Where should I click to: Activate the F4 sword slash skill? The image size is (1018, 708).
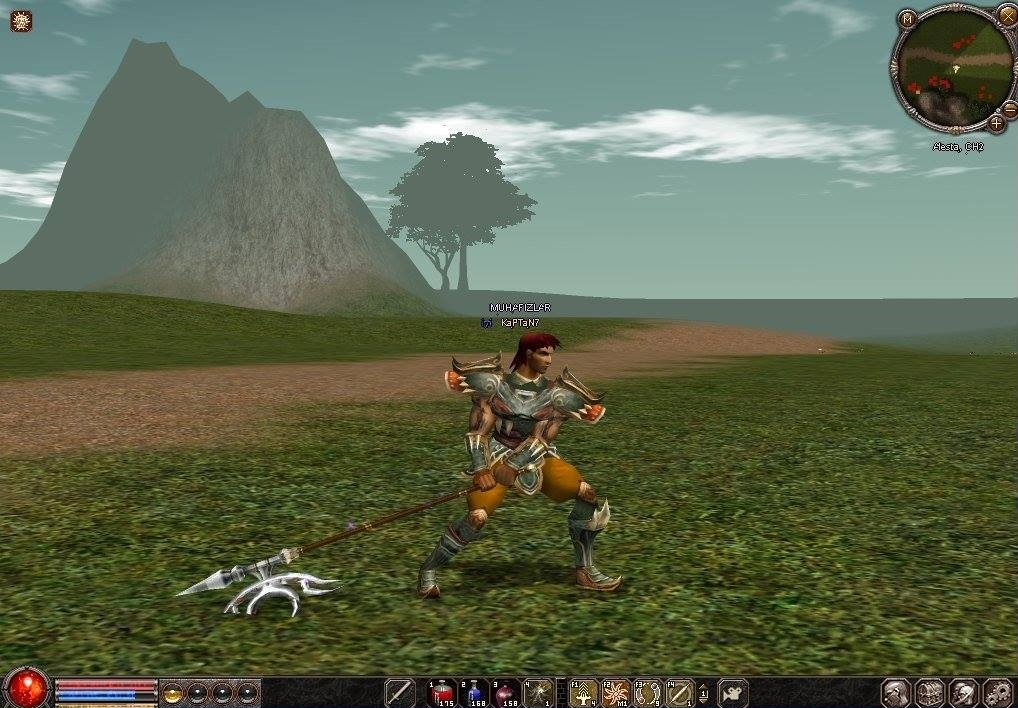(680, 692)
